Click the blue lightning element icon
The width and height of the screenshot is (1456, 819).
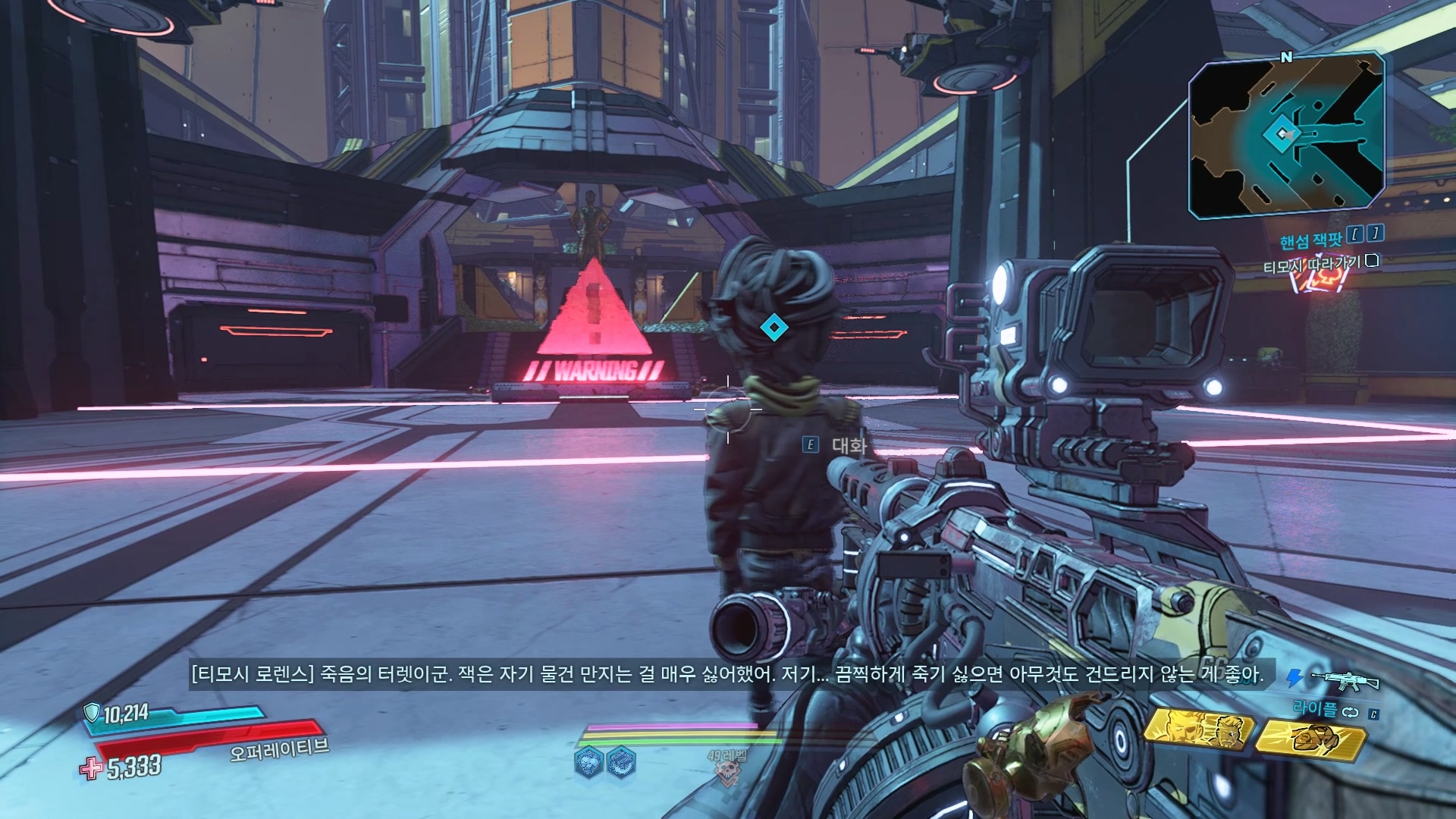click(x=1294, y=677)
